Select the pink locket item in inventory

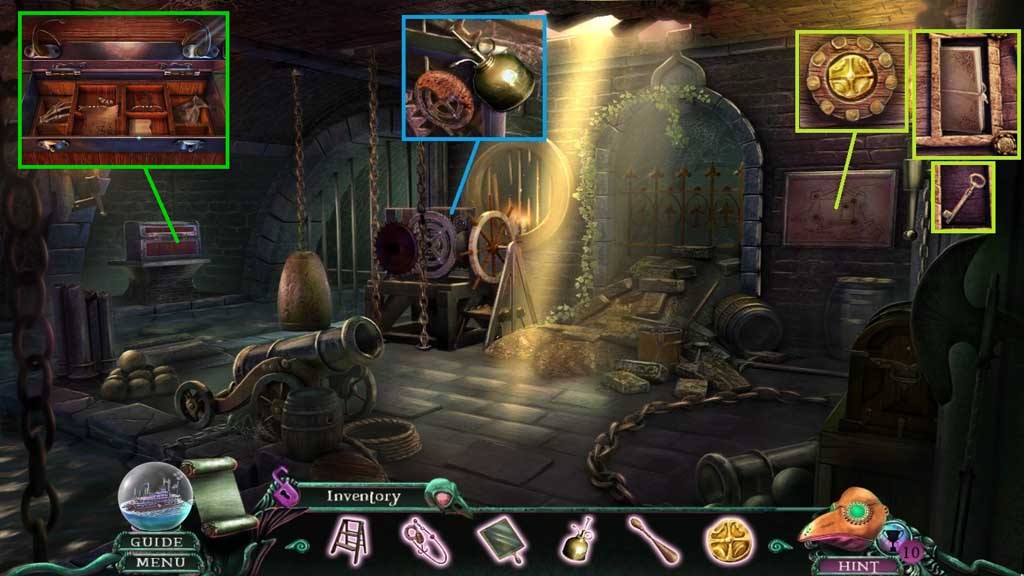coord(427,540)
